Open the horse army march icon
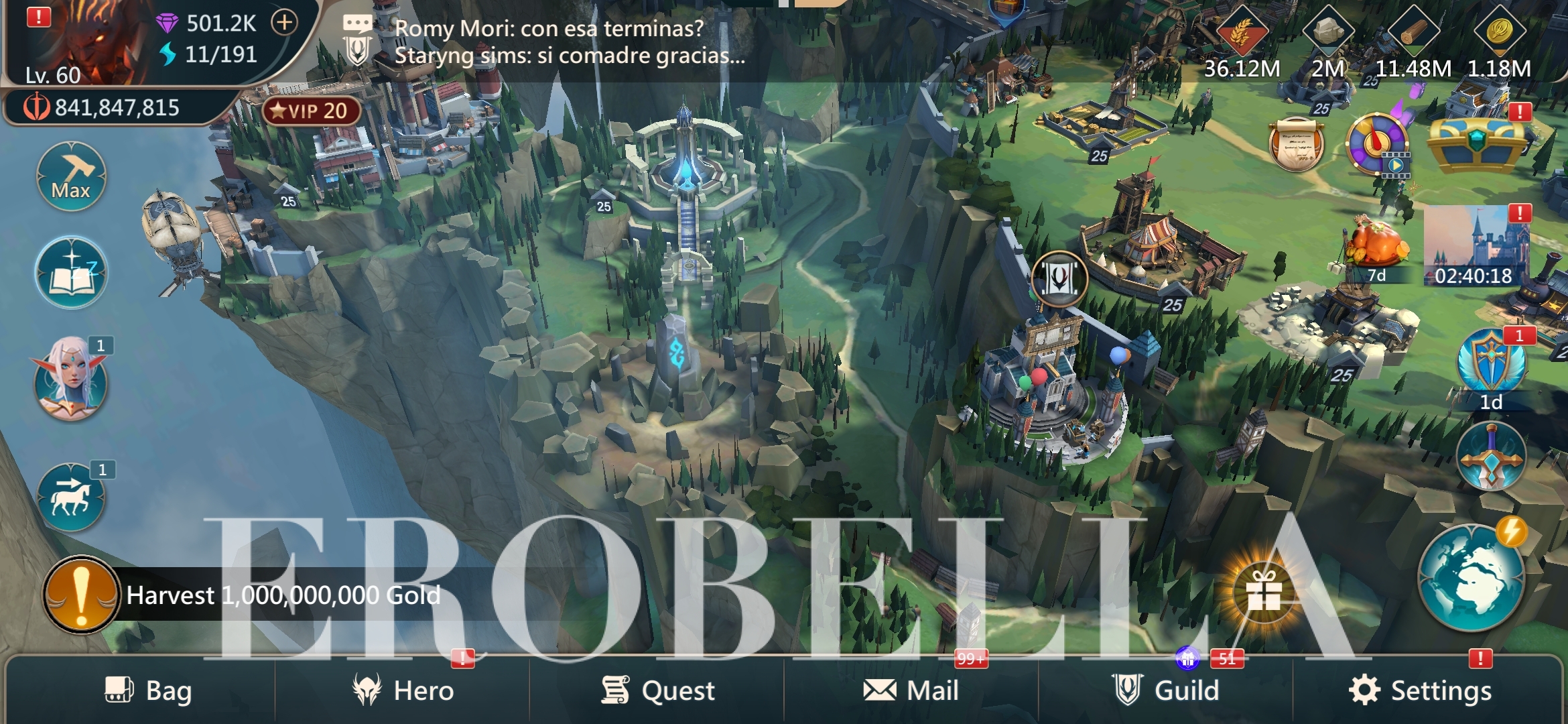This screenshot has height=724, width=1568. [x=71, y=497]
